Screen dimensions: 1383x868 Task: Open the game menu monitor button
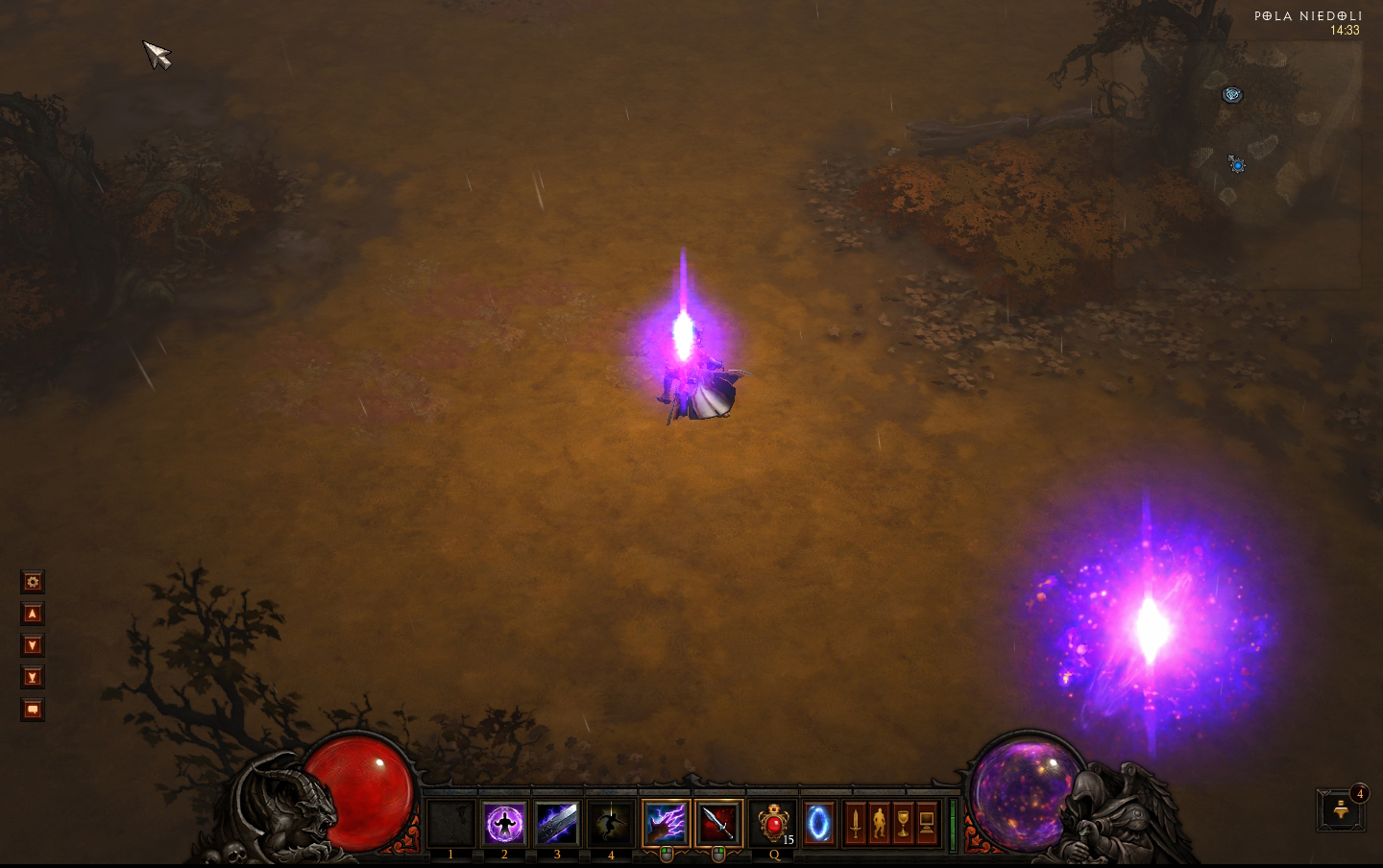[927, 824]
